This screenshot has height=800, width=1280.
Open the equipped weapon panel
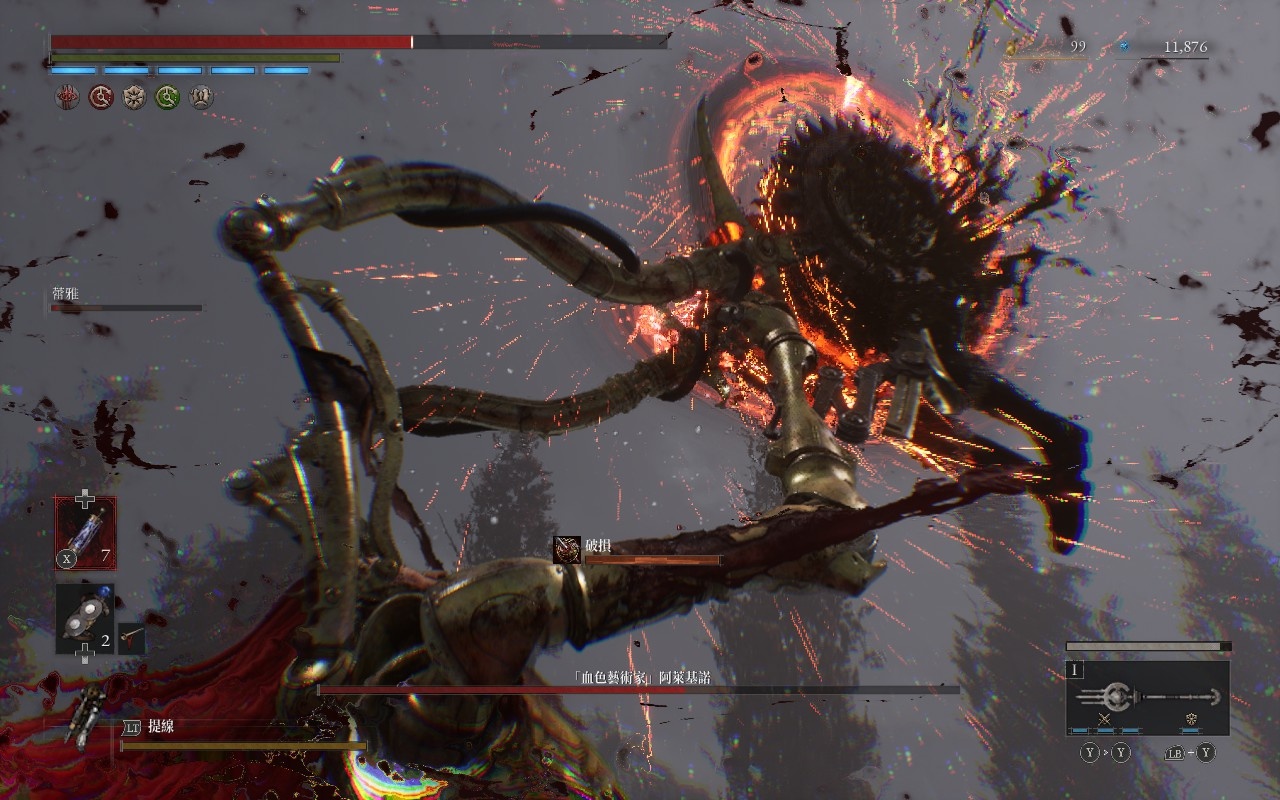coord(1147,698)
